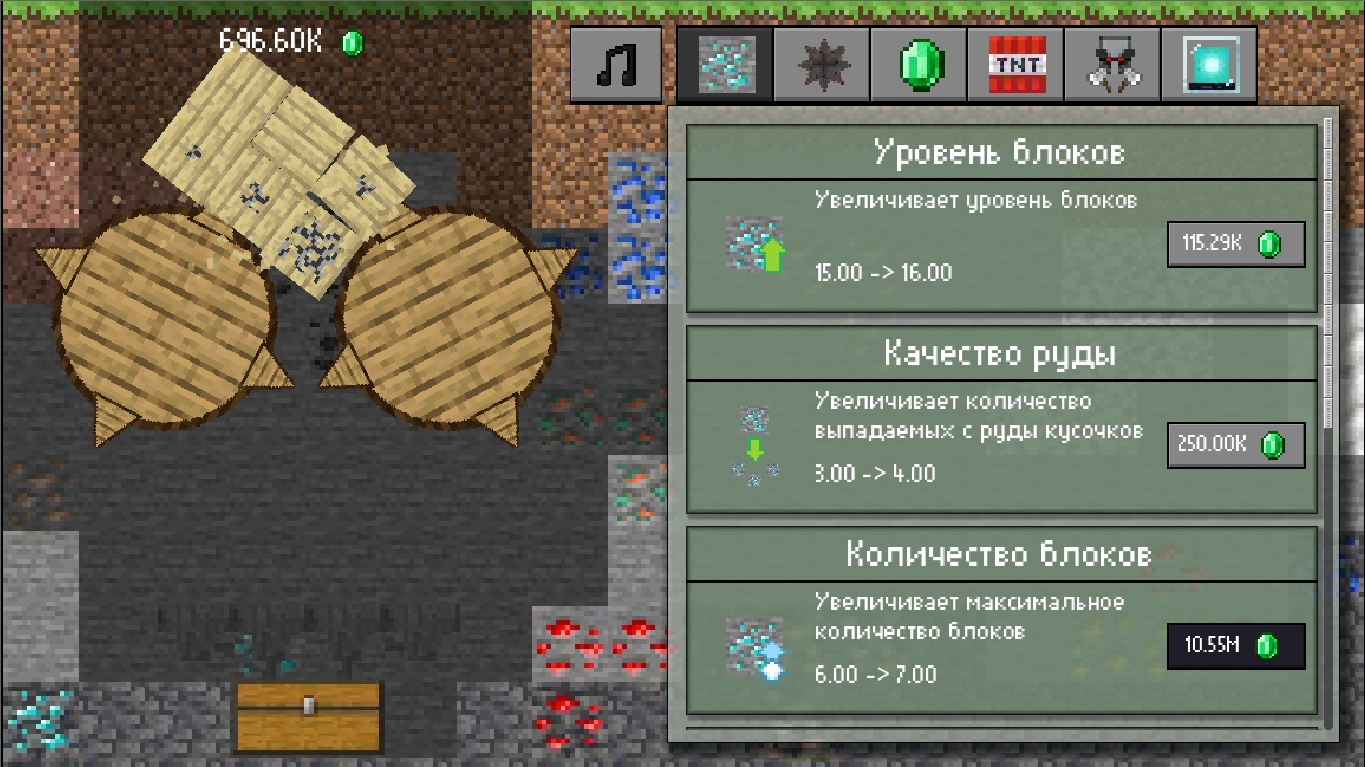Viewport: 1365px width, 767px height.
Task: Select the spiked gear toolbar icon
Action: point(822,65)
